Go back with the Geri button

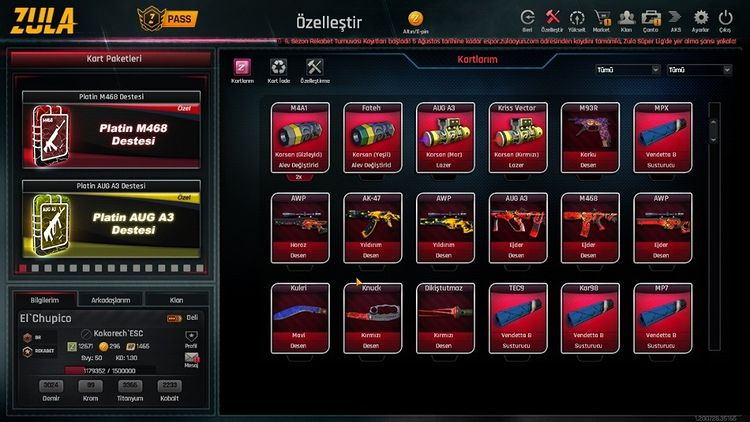tap(527, 20)
